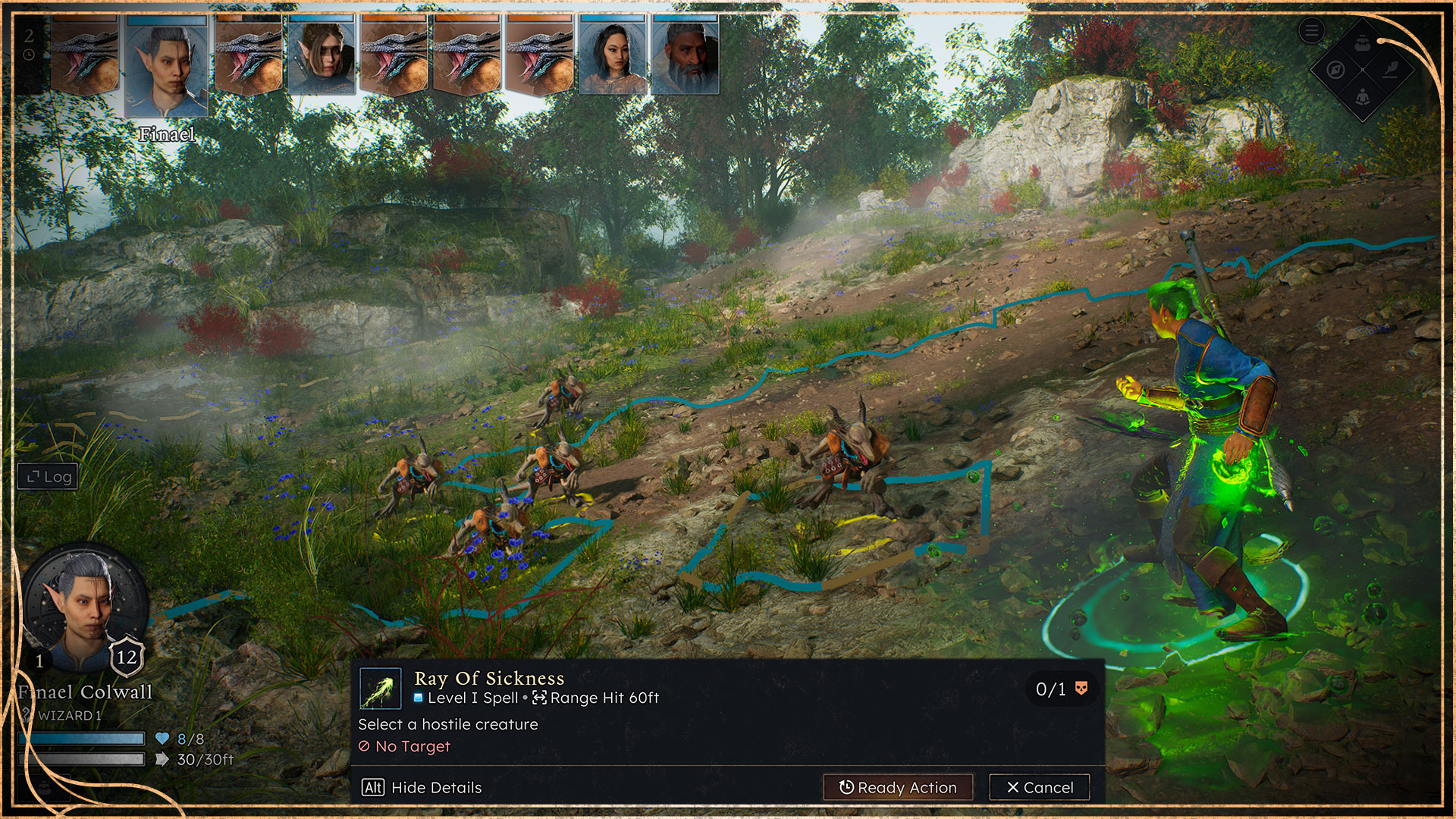This screenshot has width=1456, height=819.
Task: Cancel the Ray Of Sickness spell
Action: click(1039, 787)
